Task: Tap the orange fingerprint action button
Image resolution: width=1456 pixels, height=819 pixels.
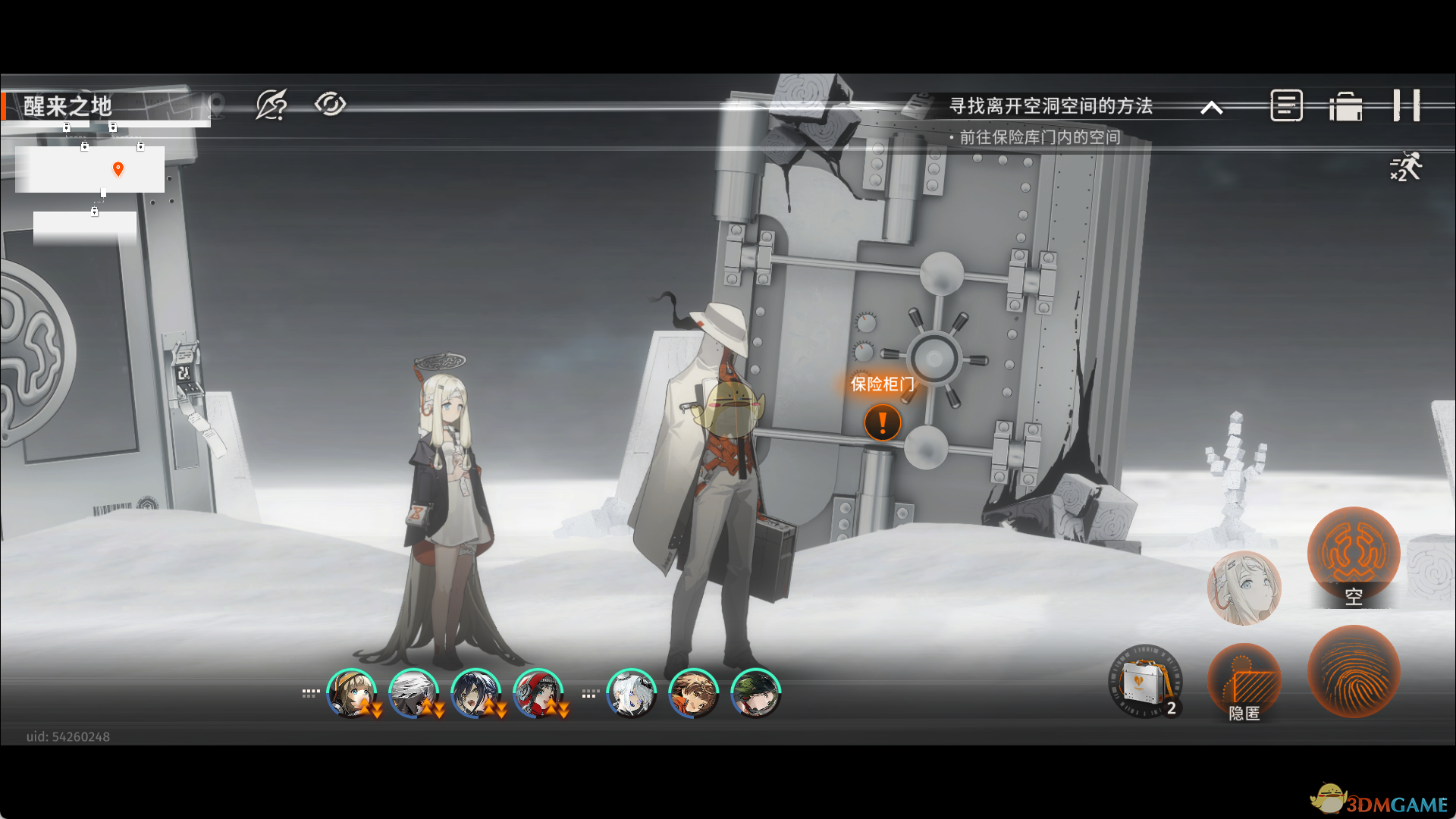Action: click(x=1354, y=671)
